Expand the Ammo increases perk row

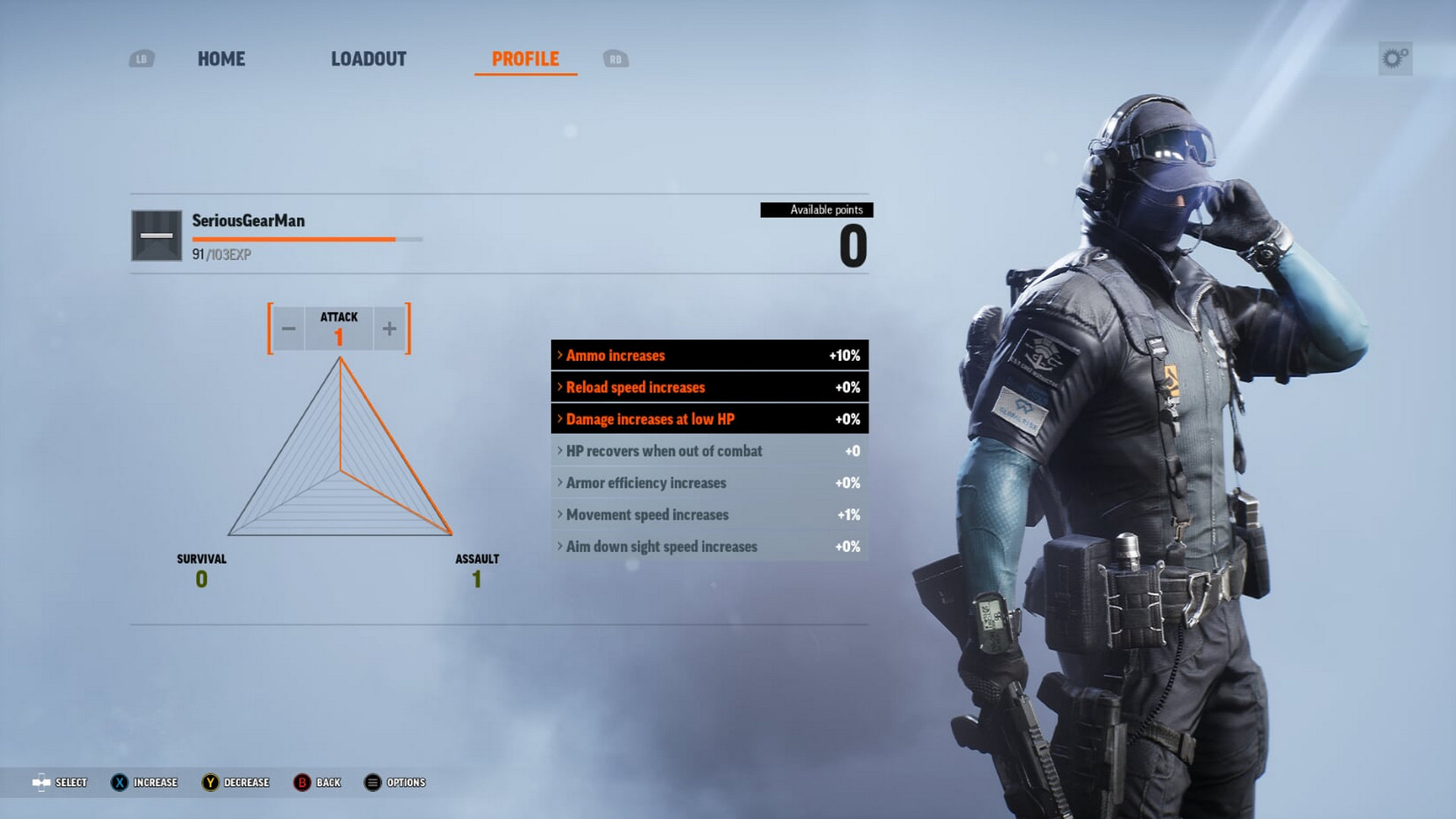[709, 355]
